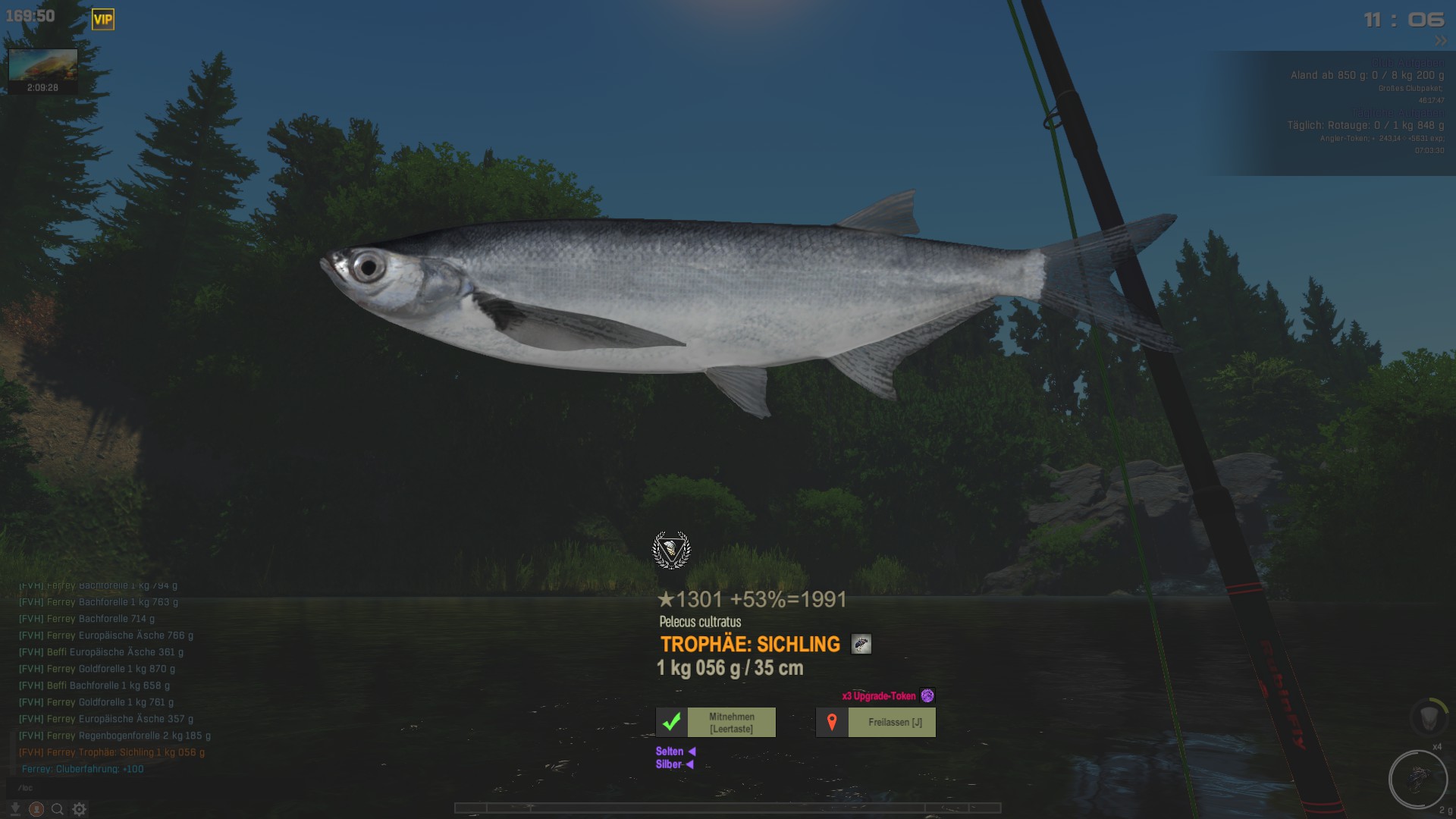Screen dimensions: 1456x819
Task: Open the gear settings icon
Action: pos(80,809)
